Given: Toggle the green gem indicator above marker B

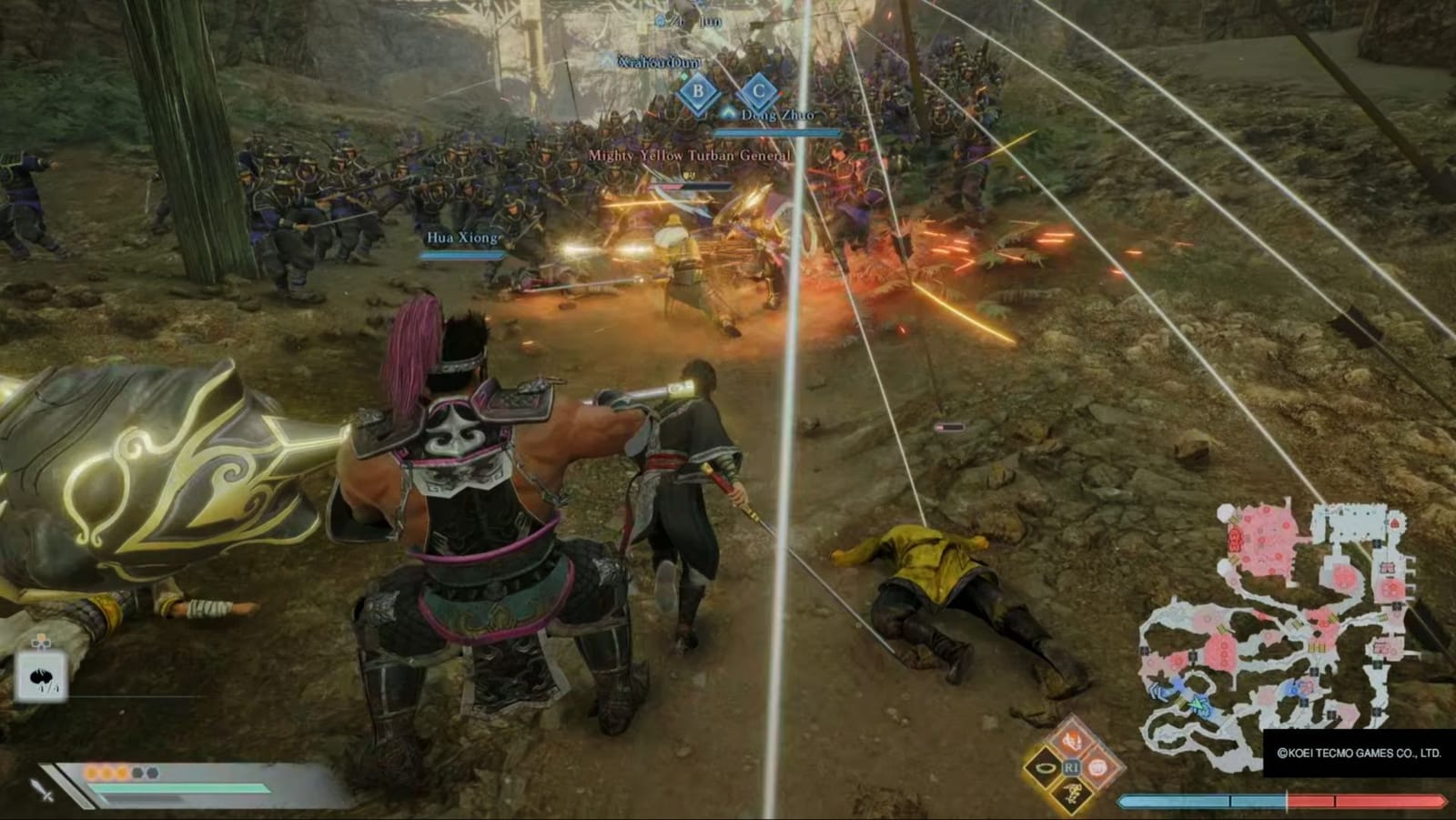Looking at the screenshot, I should [684, 77].
